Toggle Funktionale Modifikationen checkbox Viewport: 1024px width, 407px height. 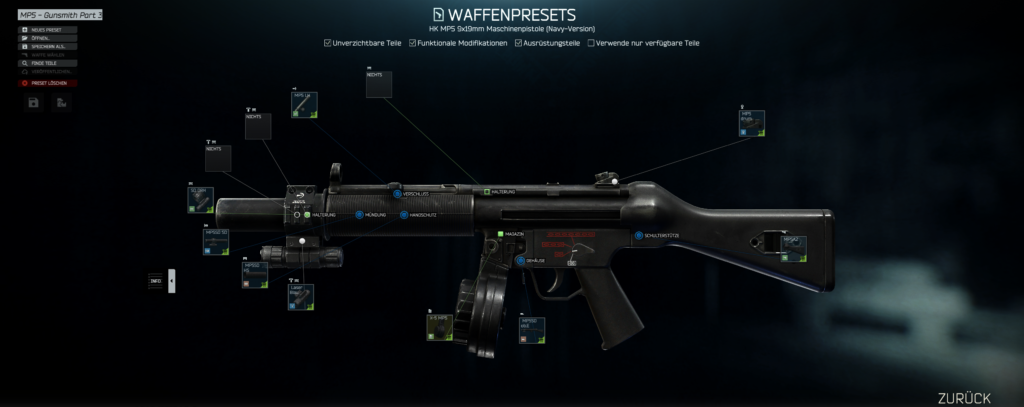[412, 43]
